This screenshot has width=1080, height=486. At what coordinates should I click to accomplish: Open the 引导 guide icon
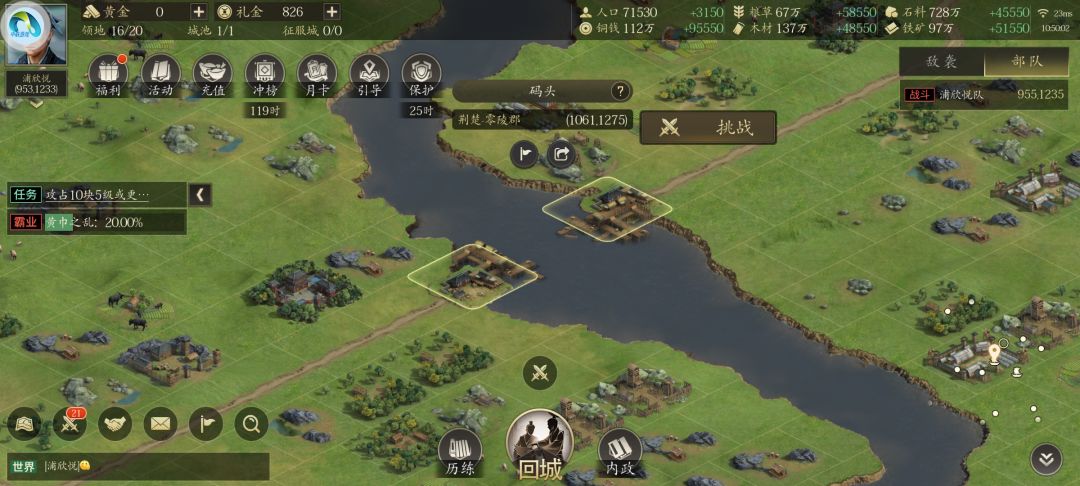pyautogui.click(x=369, y=74)
